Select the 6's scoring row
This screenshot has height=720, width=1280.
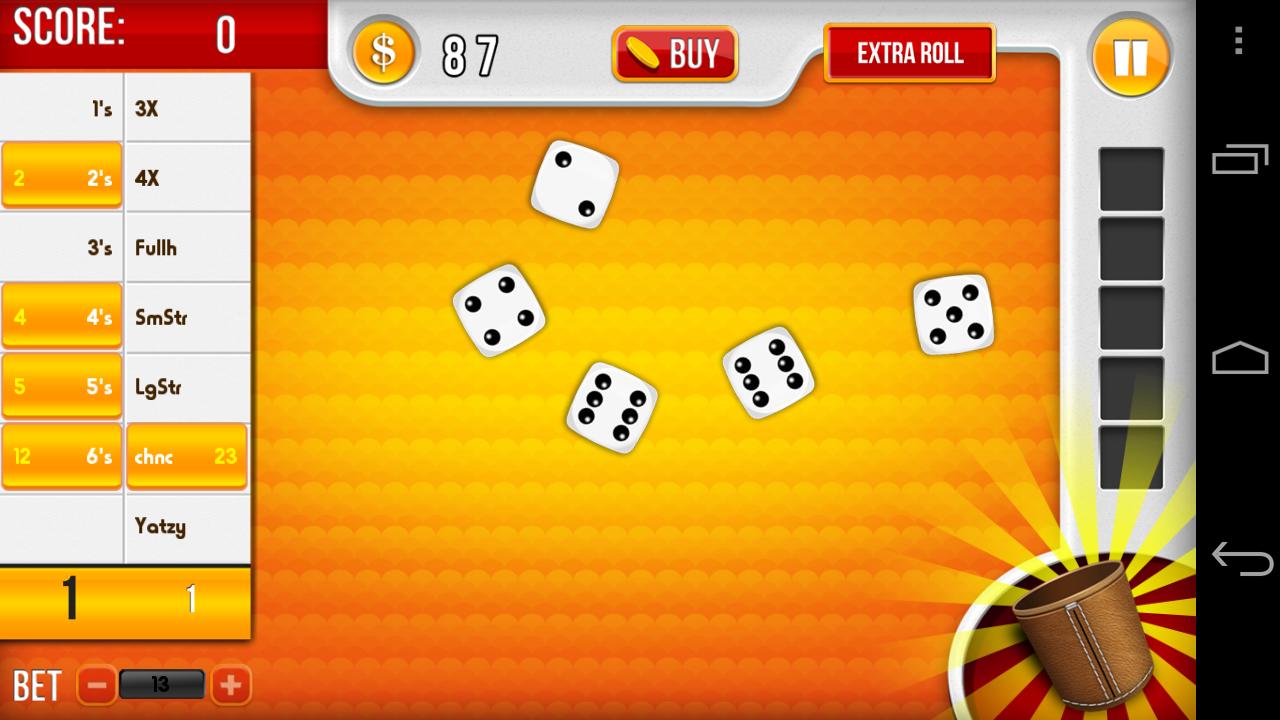point(61,455)
